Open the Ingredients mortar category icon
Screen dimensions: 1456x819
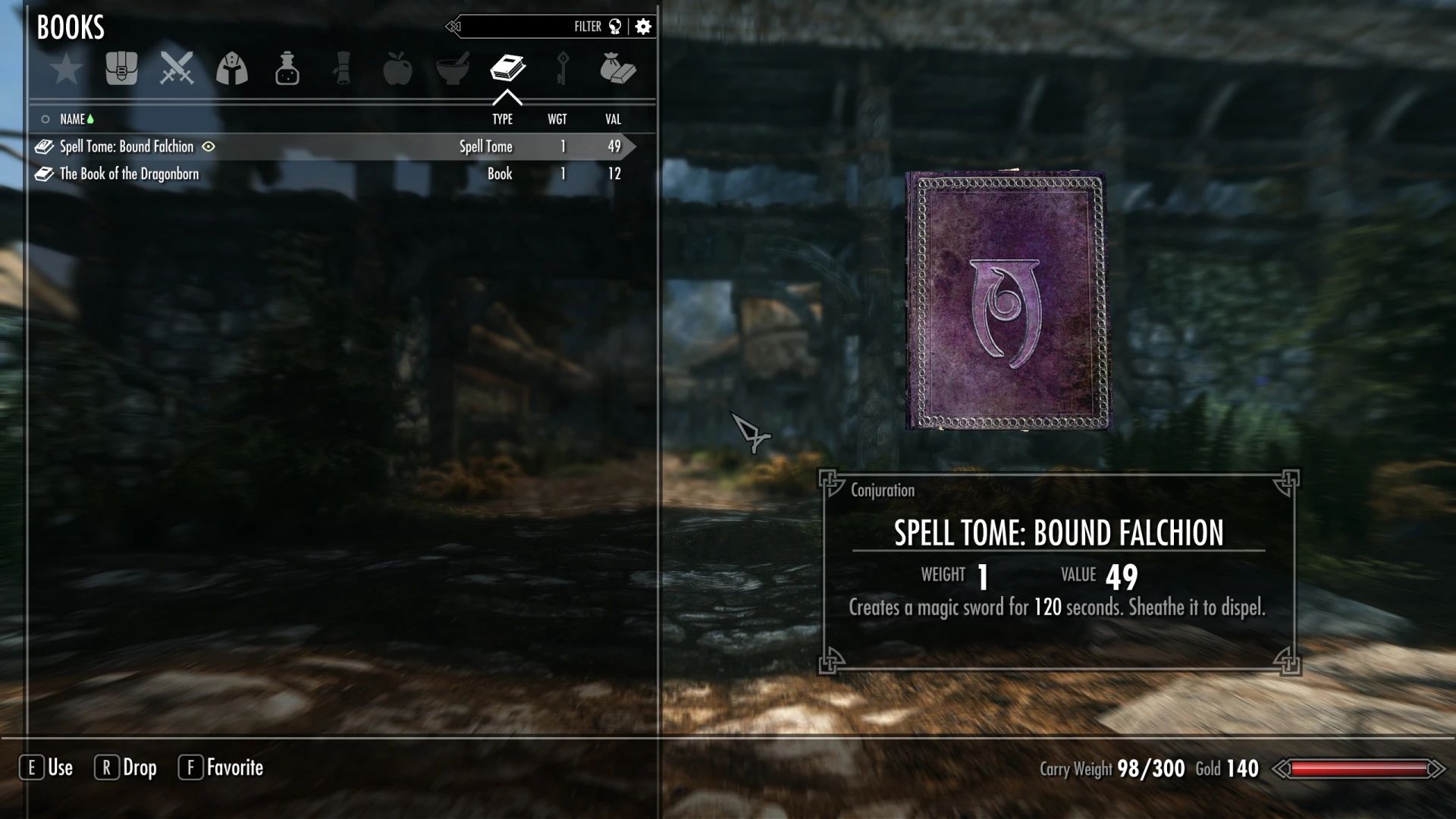coord(453,69)
